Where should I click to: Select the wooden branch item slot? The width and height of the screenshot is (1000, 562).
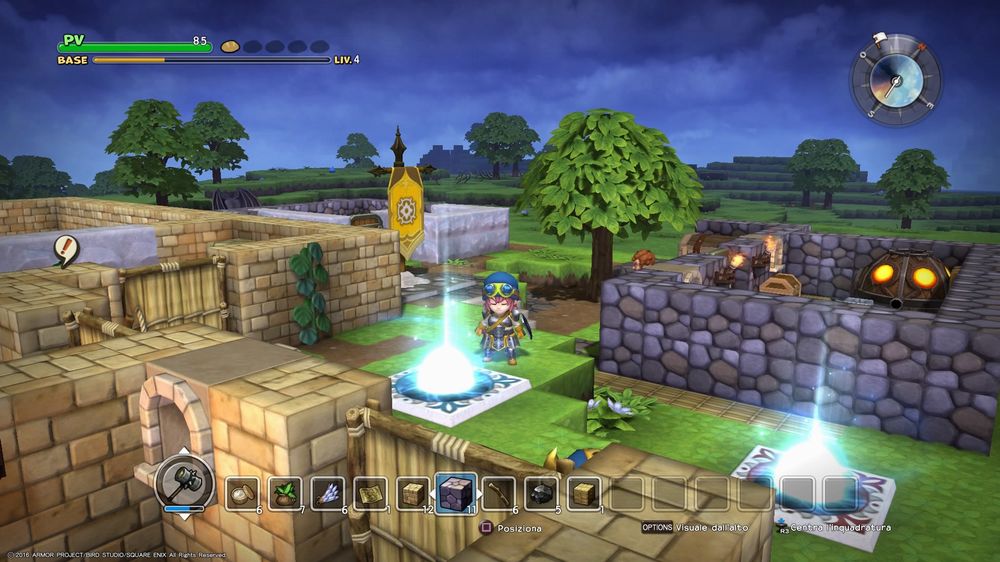click(x=499, y=493)
